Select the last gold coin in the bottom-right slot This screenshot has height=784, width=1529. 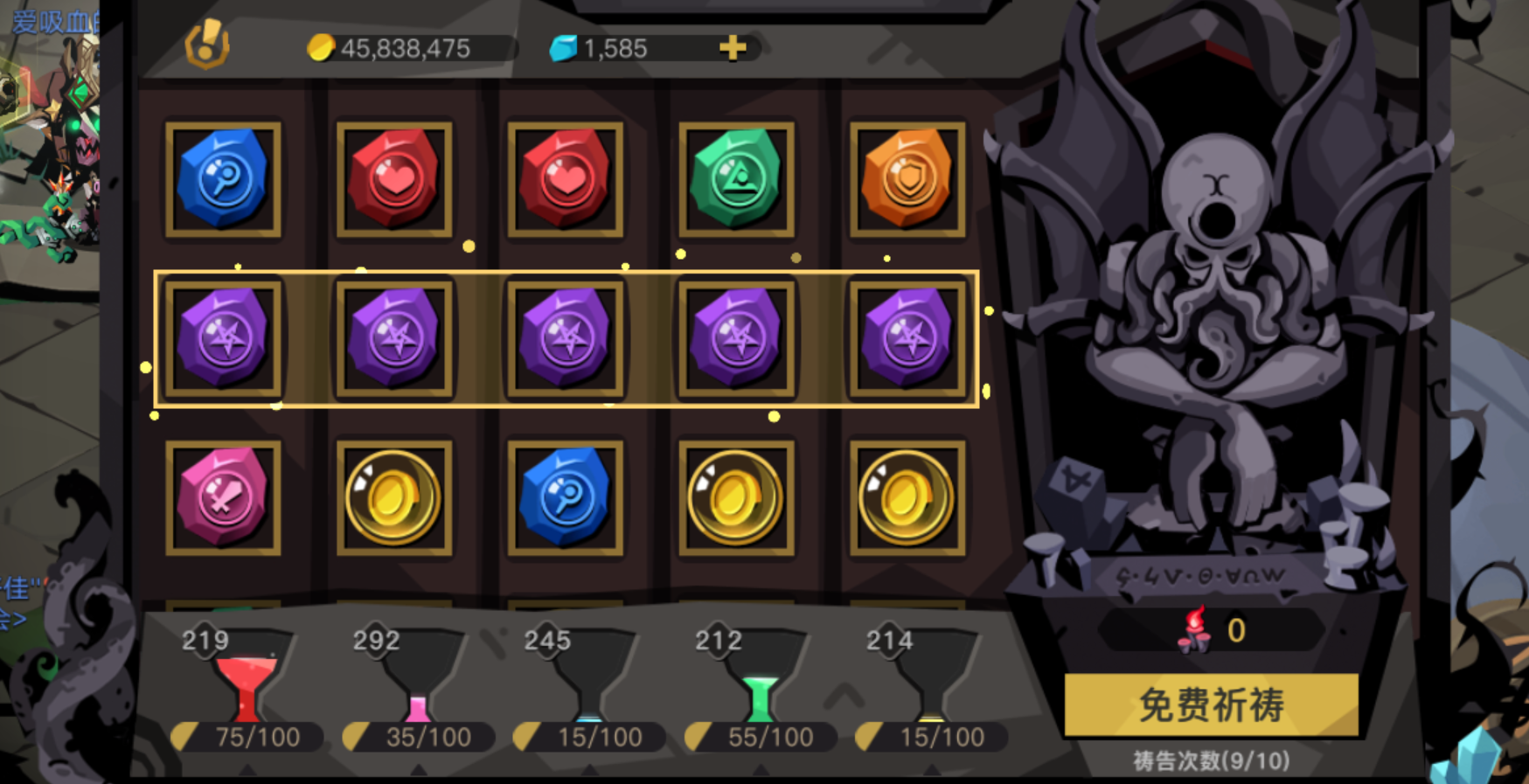point(906,498)
